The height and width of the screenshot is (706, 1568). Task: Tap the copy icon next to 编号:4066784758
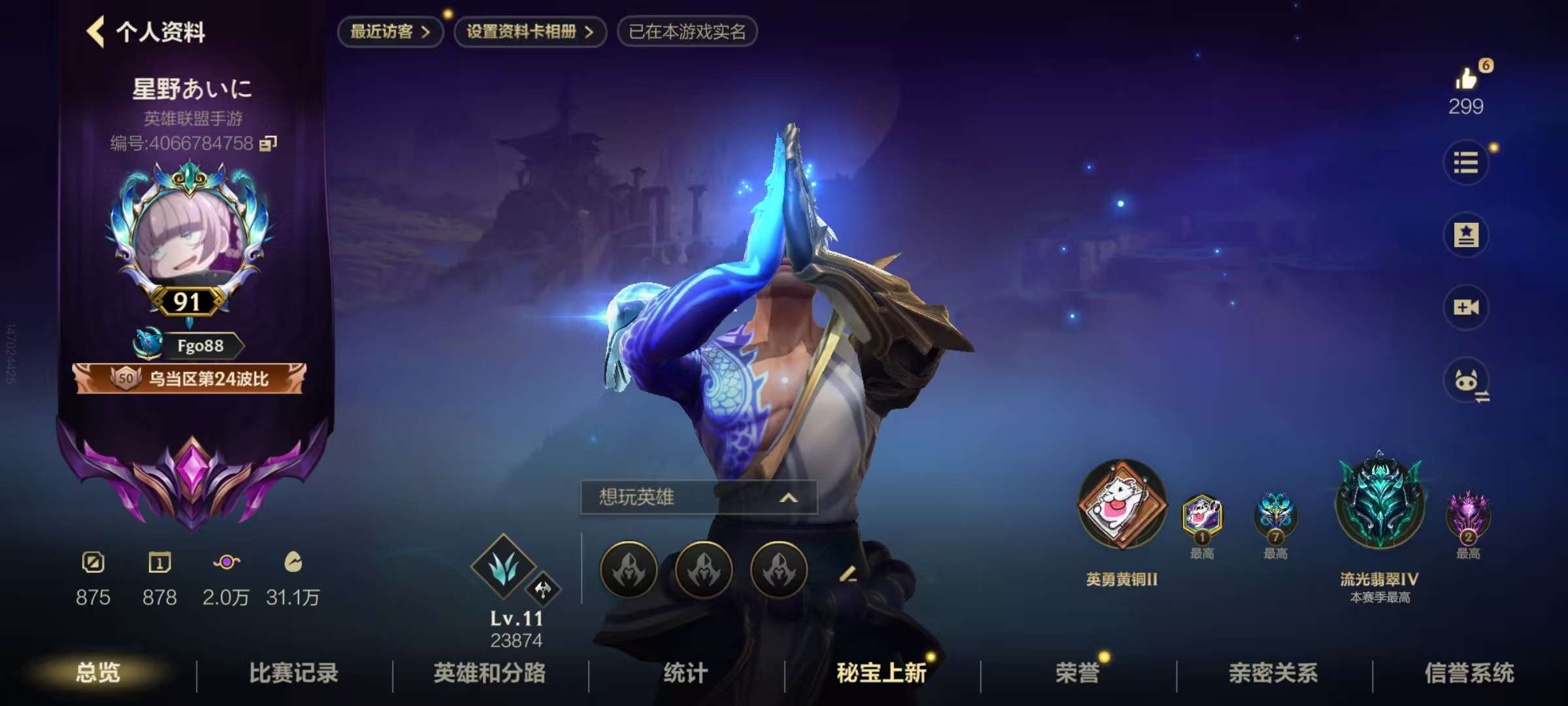(268, 143)
